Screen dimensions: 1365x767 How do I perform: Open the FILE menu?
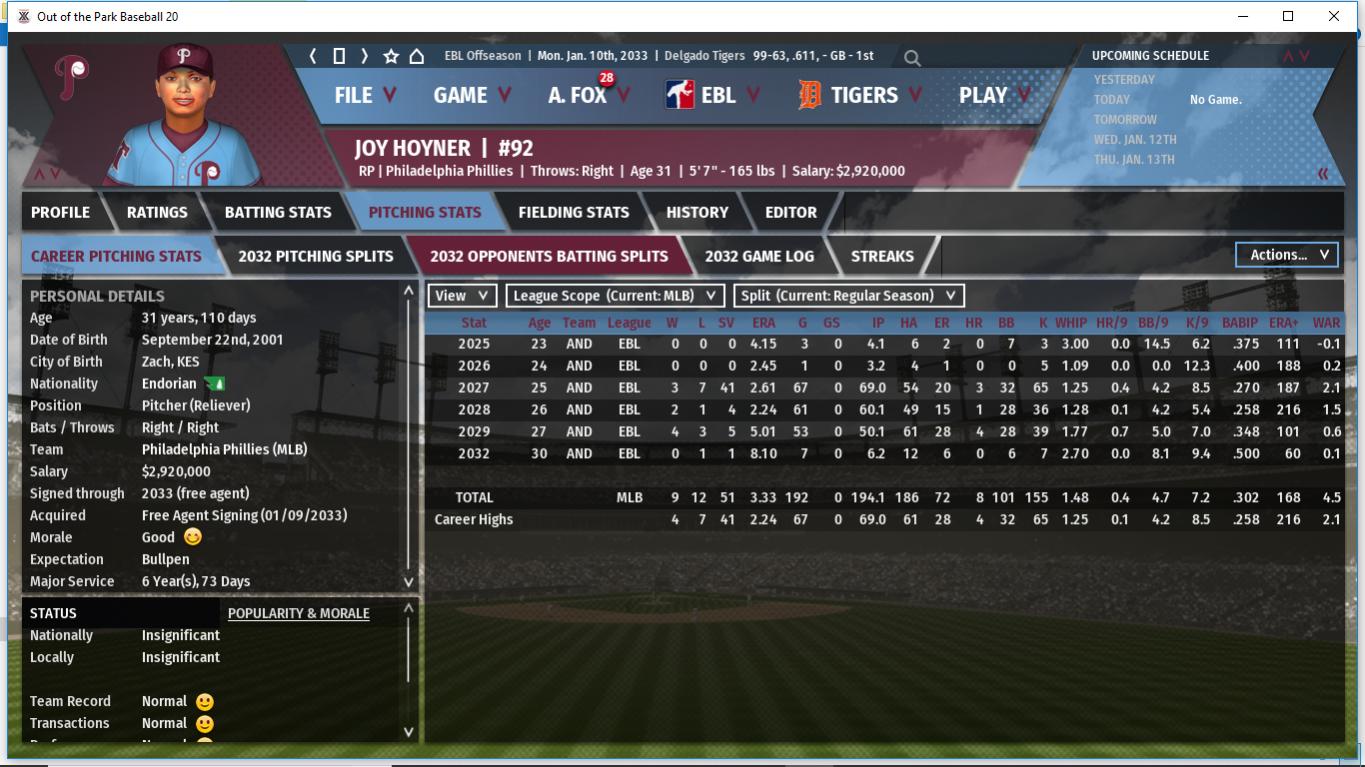(x=364, y=95)
